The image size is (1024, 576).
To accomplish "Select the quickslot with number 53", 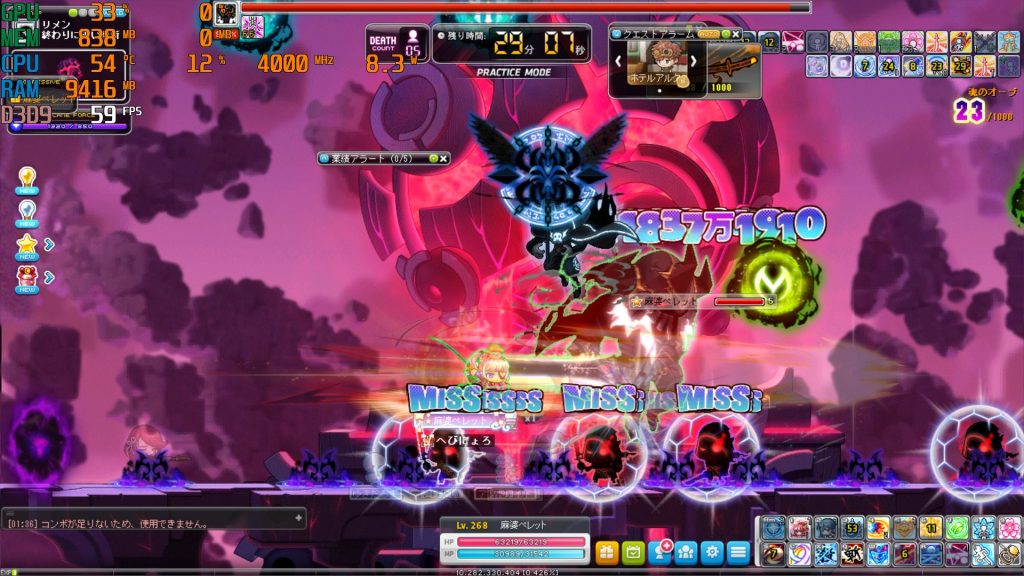I will (852, 528).
